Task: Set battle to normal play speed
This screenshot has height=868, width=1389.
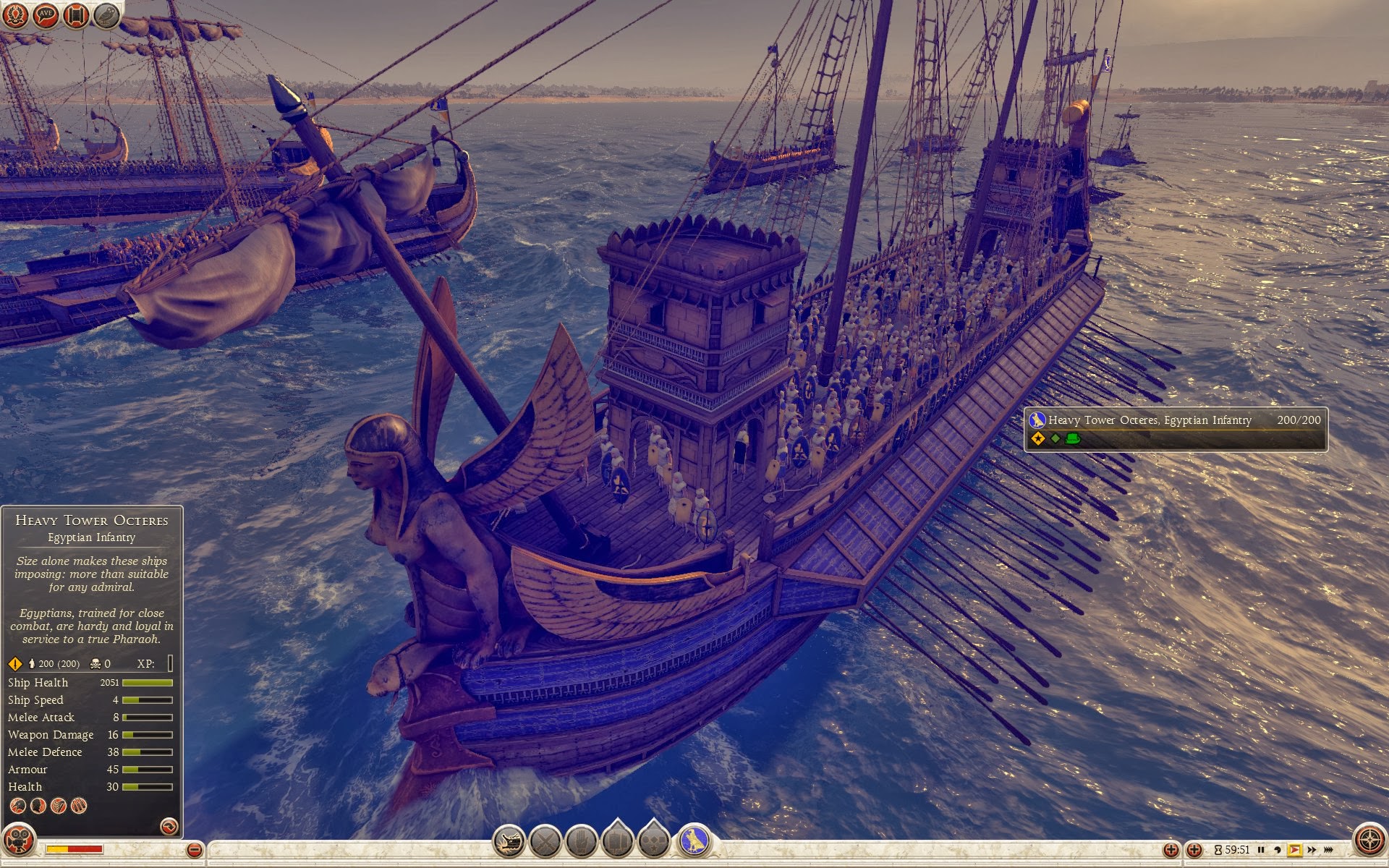Action: tap(1294, 850)
